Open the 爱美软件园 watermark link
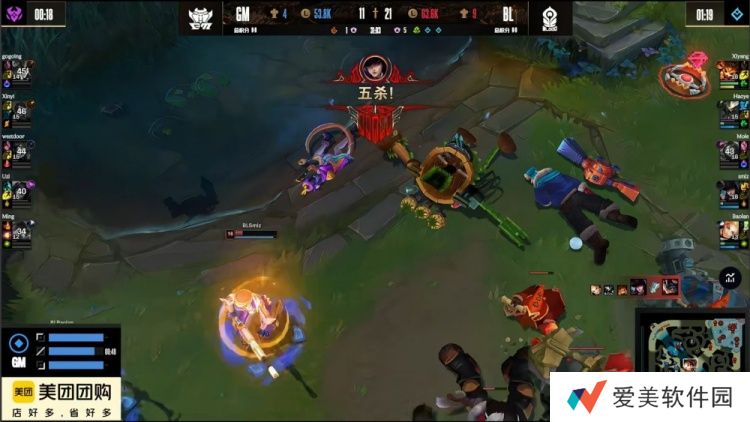Viewport: 750px width, 422px height. 650,397
